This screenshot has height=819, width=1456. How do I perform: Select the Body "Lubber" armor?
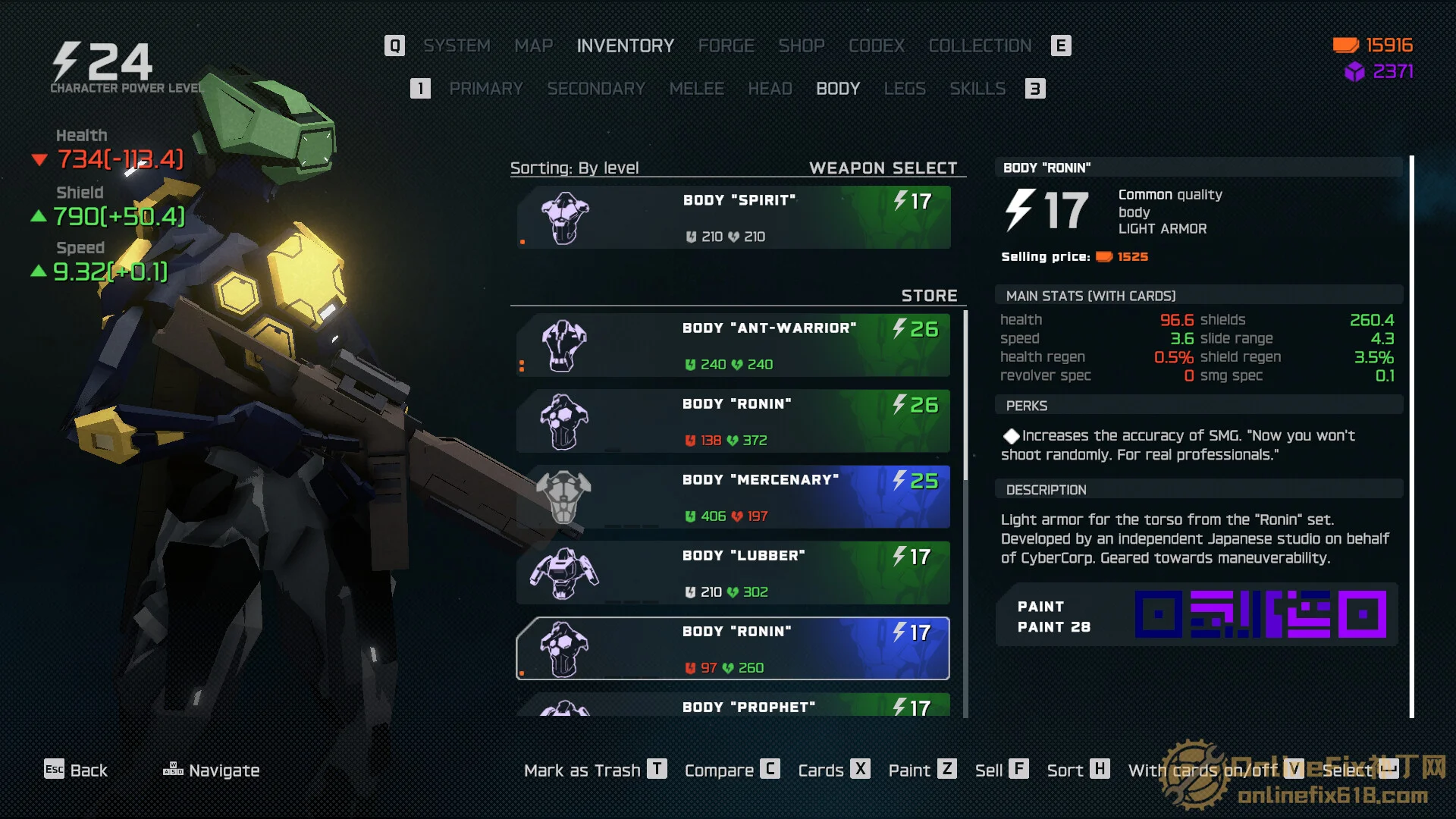click(x=733, y=573)
